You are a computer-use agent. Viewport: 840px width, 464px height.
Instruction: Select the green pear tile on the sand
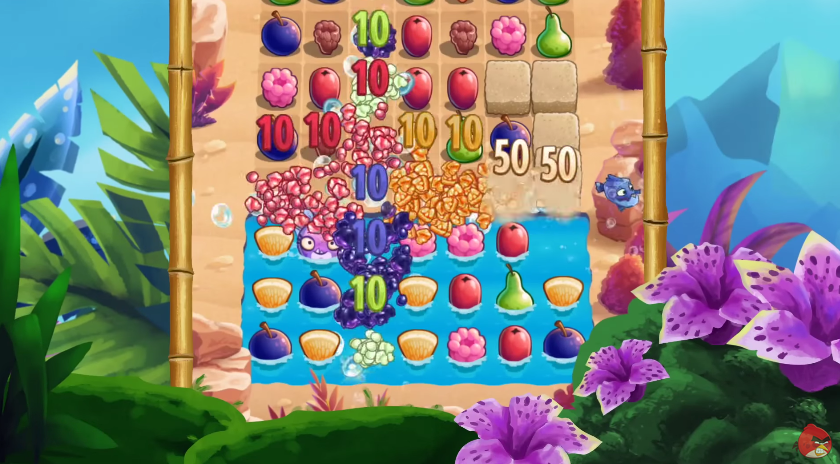(x=553, y=36)
